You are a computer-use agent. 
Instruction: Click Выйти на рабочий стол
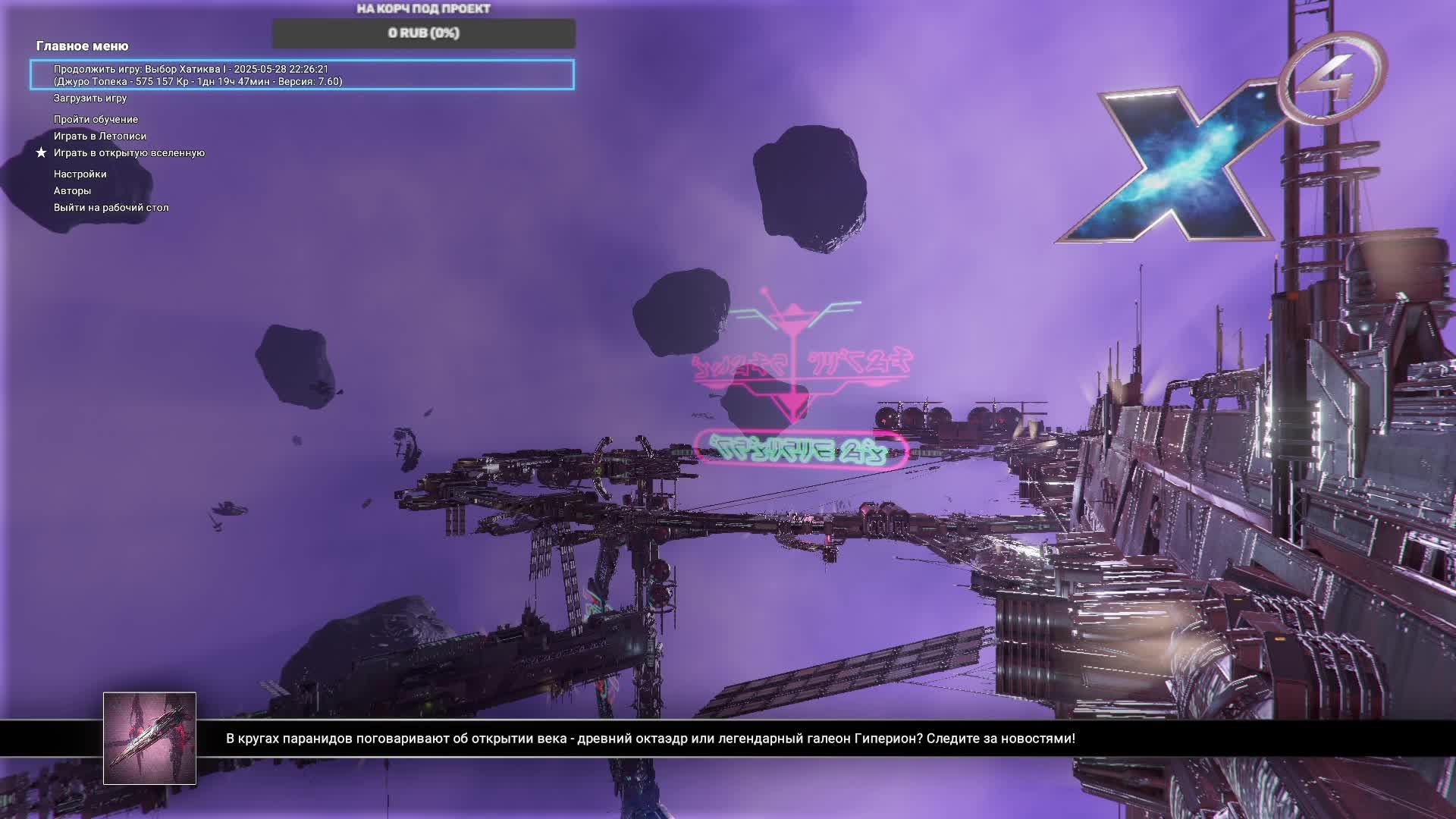[x=111, y=208]
